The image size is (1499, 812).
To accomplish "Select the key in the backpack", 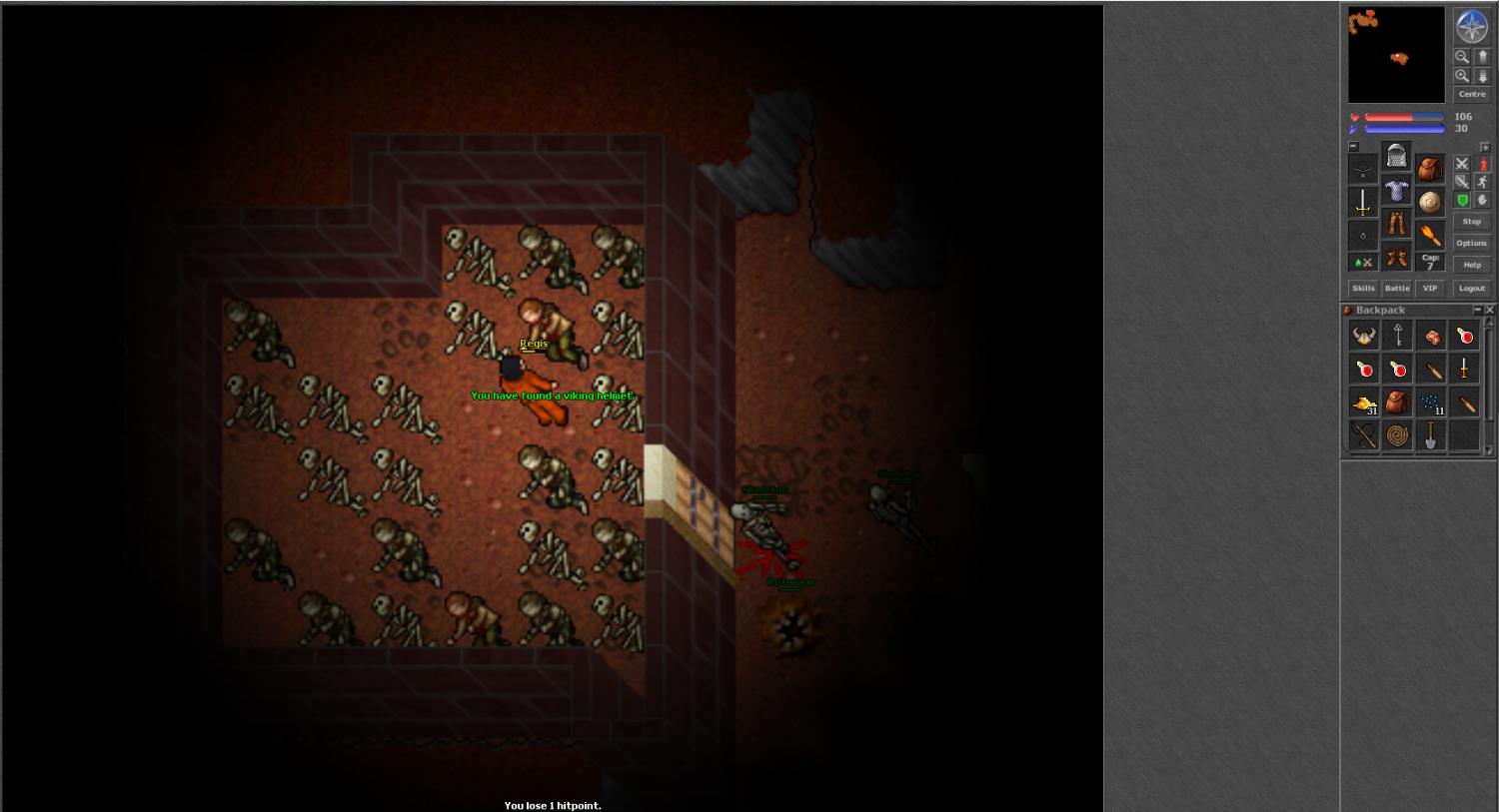I will (1398, 337).
